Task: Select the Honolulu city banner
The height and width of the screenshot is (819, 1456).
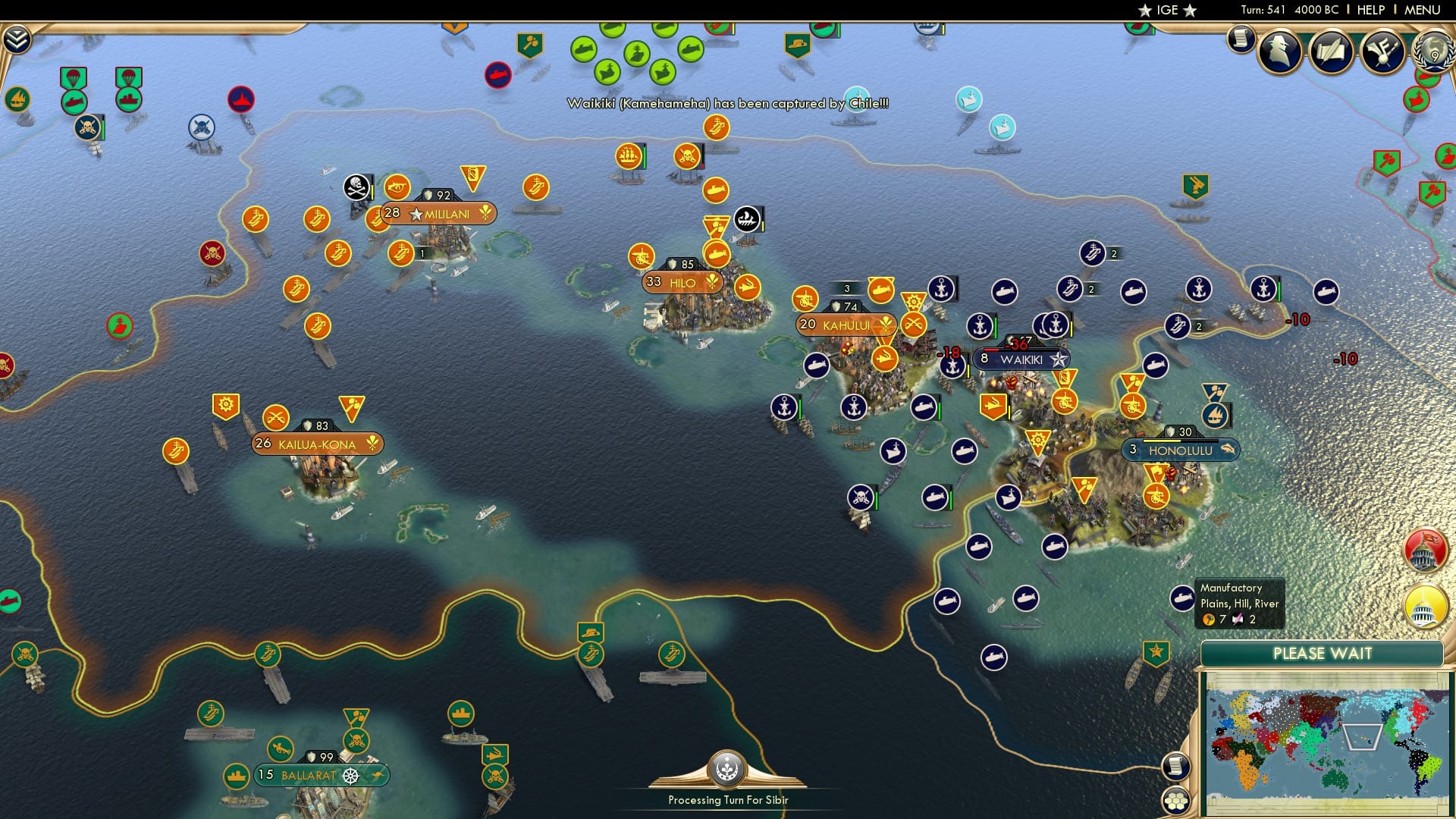Action: (x=1180, y=449)
